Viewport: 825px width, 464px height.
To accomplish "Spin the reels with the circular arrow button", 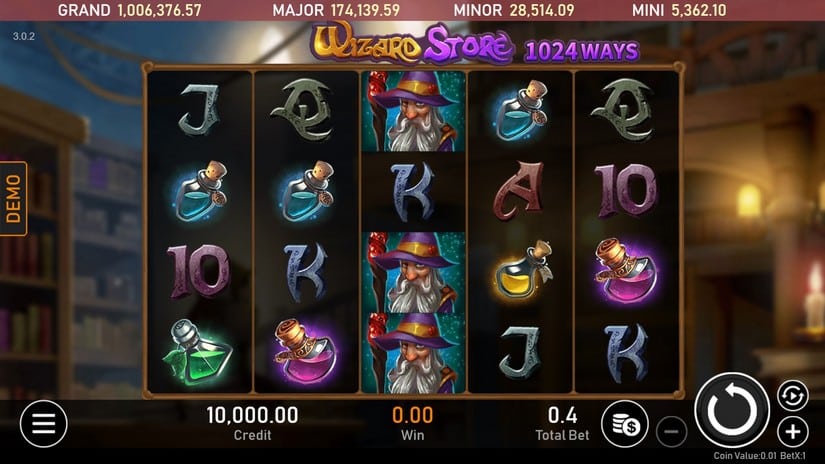I will tap(732, 410).
